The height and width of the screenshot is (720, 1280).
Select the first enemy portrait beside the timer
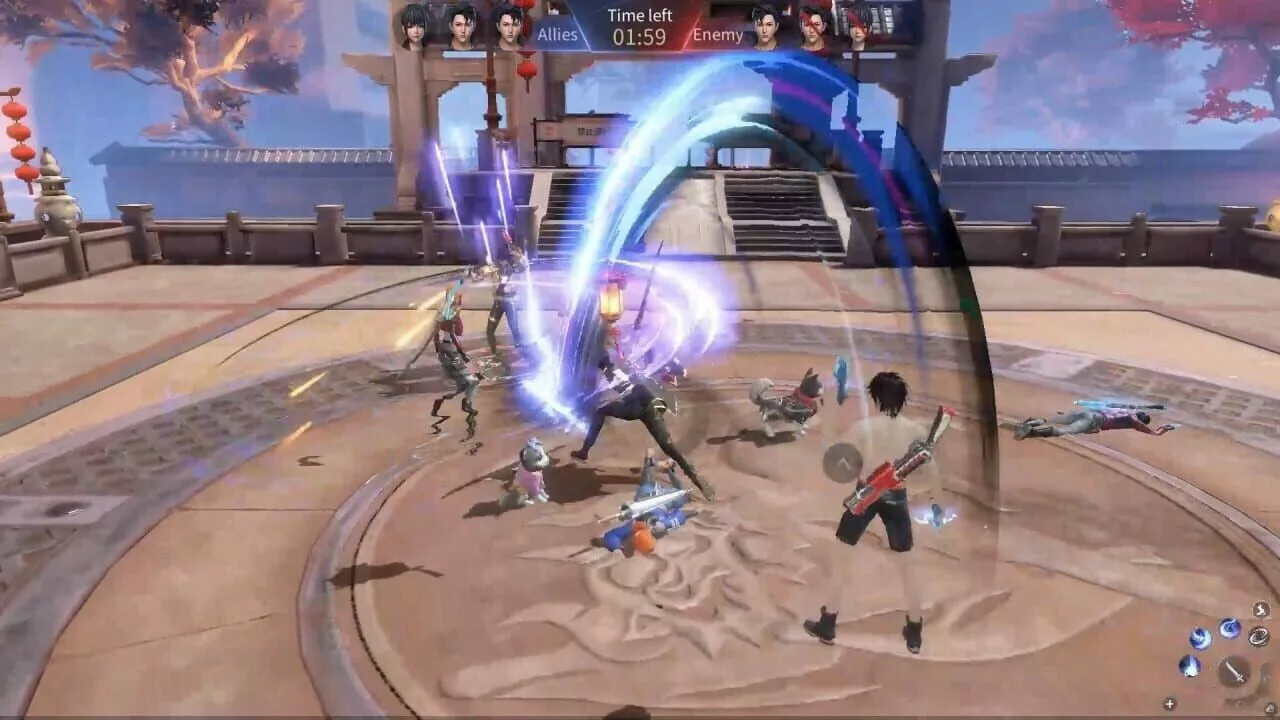point(766,27)
